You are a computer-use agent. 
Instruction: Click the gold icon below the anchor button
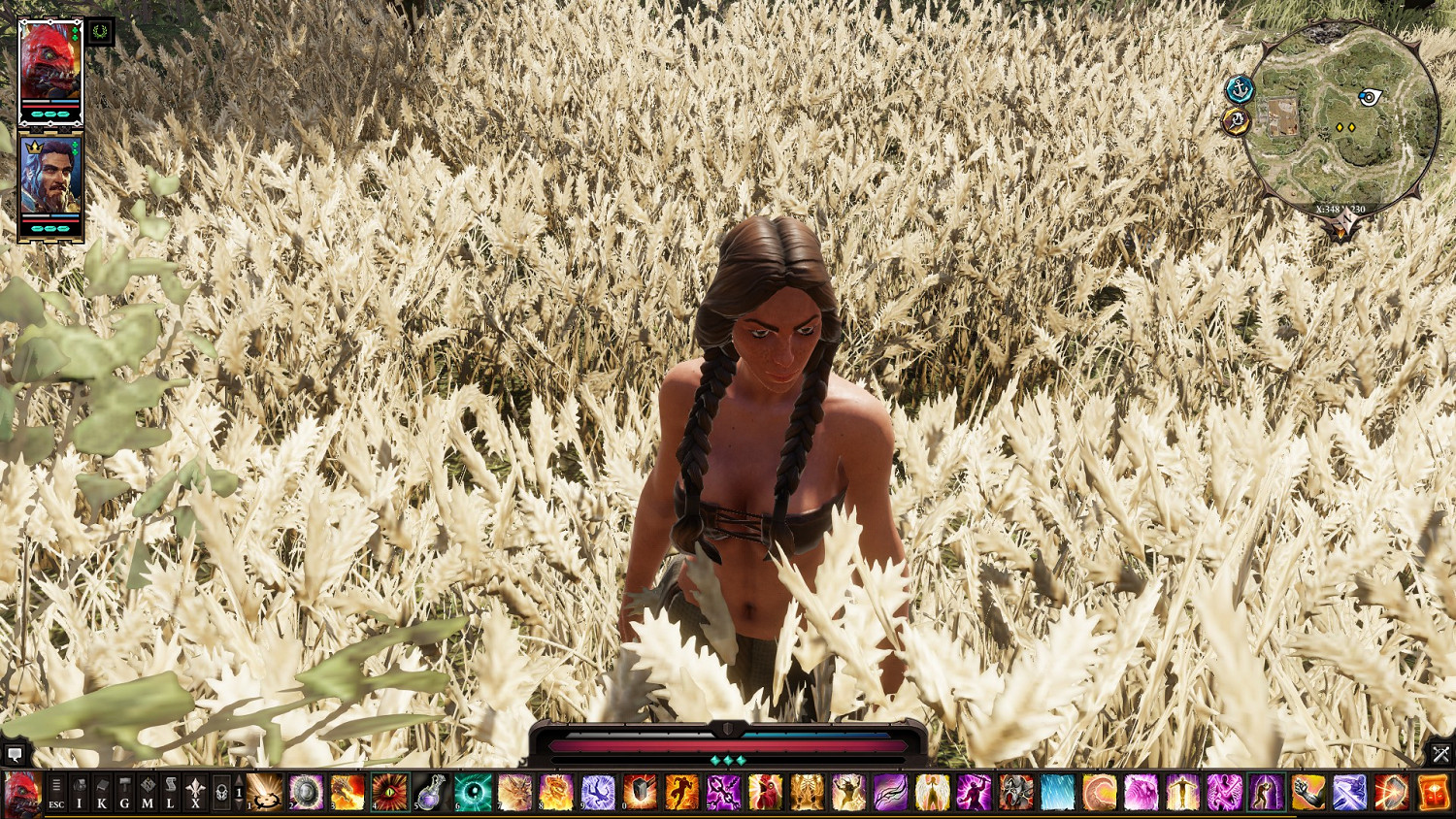tap(1236, 121)
